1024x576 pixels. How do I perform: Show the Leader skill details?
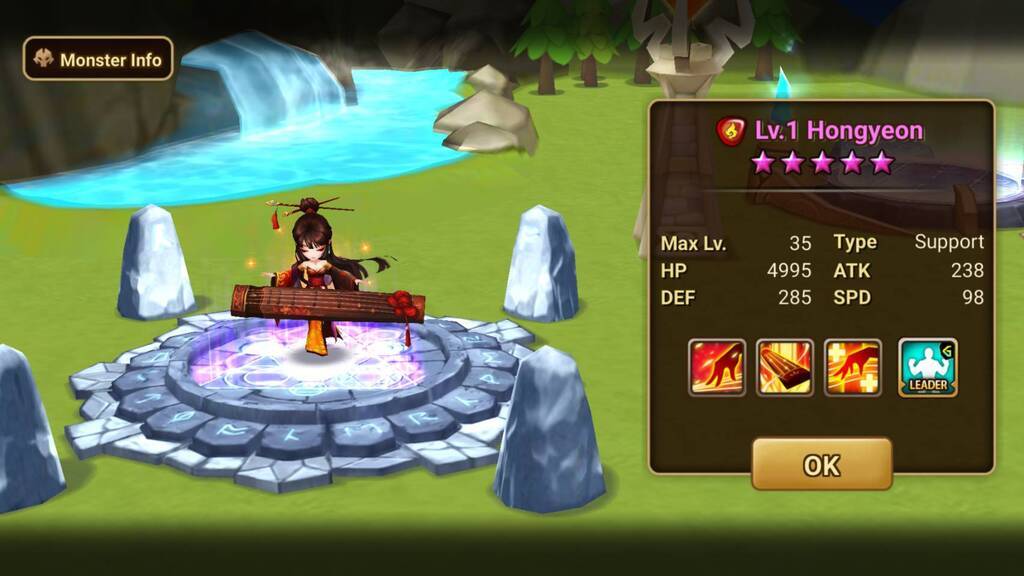(927, 367)
